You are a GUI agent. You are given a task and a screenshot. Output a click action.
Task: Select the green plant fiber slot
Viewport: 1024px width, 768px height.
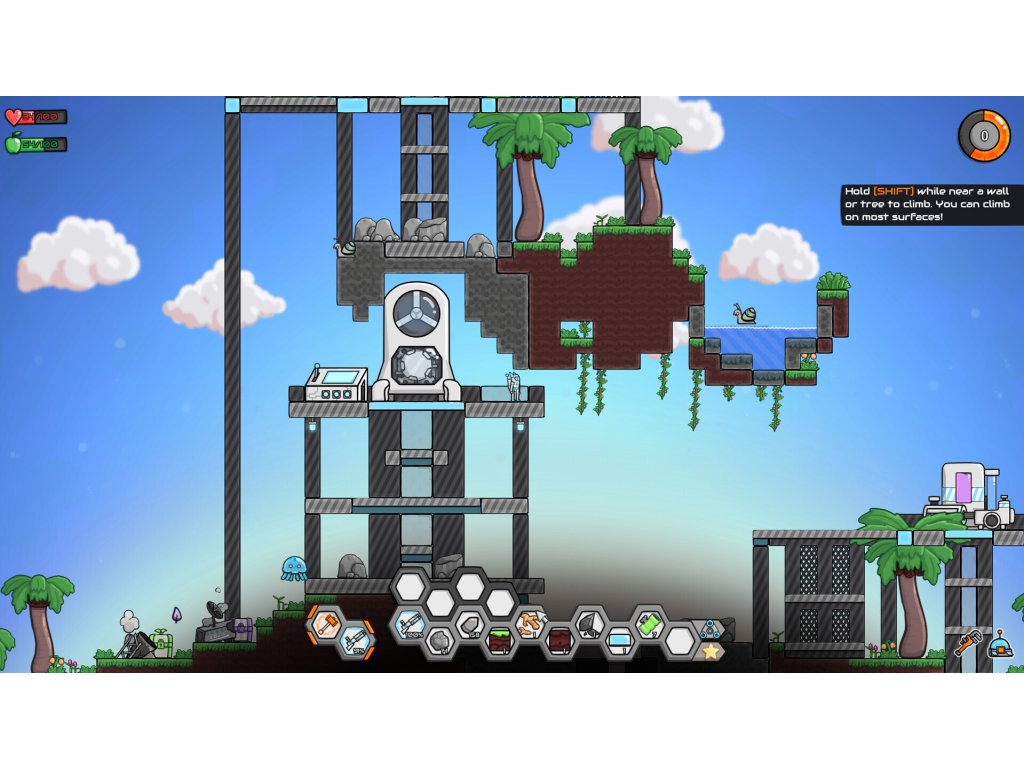649,624
